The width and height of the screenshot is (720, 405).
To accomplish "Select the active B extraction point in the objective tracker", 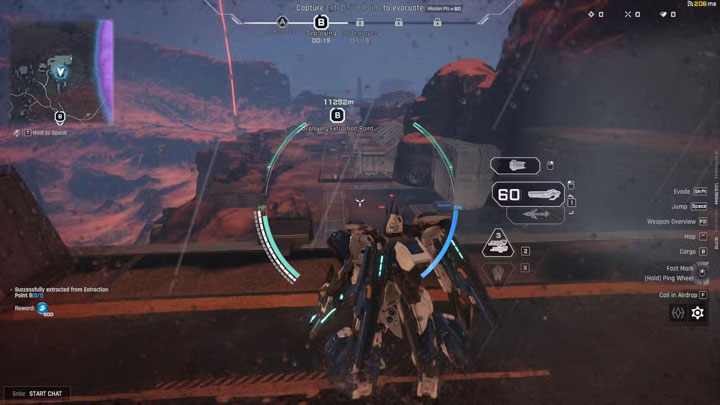I will tap(321, 21).
